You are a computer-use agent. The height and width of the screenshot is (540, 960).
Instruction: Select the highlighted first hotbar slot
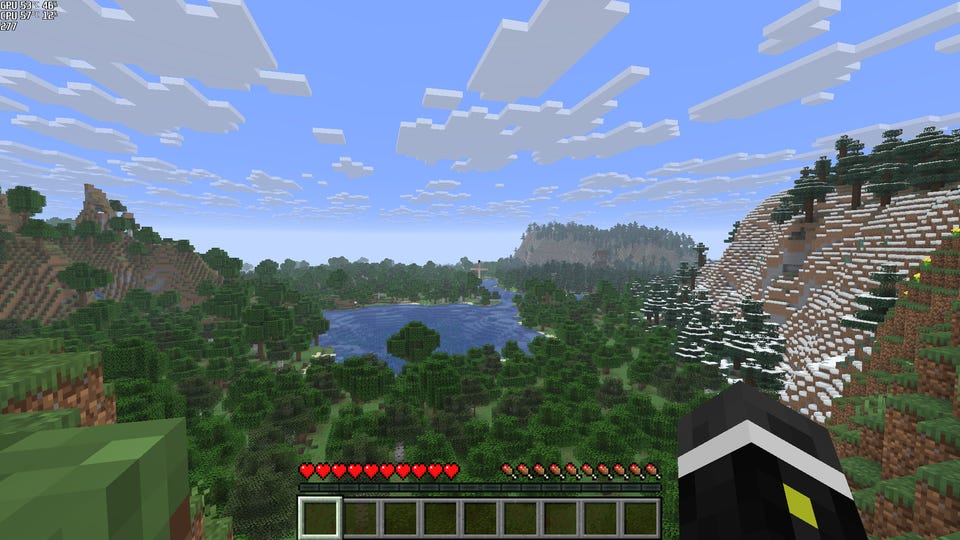(320, 517)
